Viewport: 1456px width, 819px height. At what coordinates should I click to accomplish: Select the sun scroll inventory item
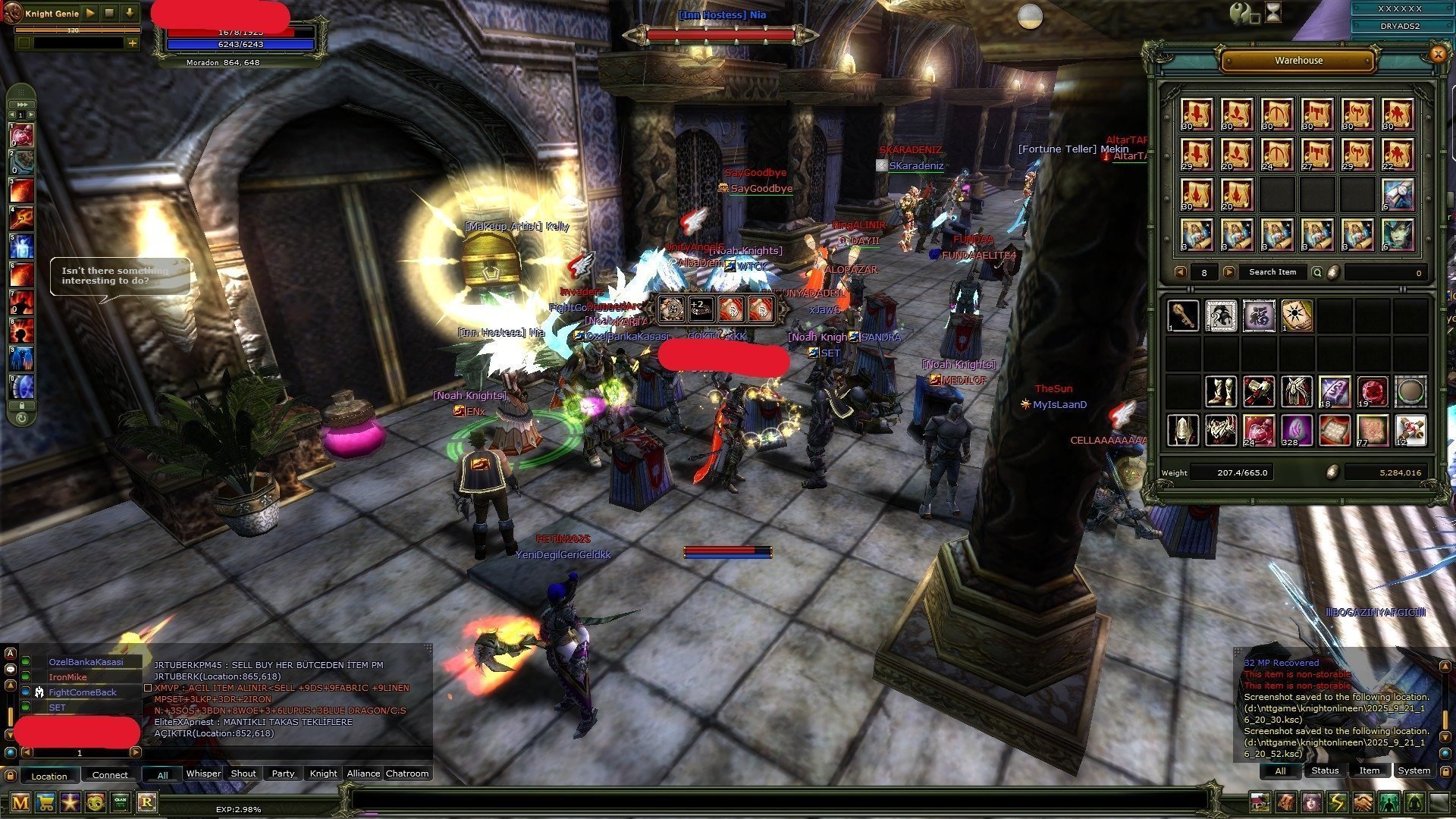coord(1296,315)
